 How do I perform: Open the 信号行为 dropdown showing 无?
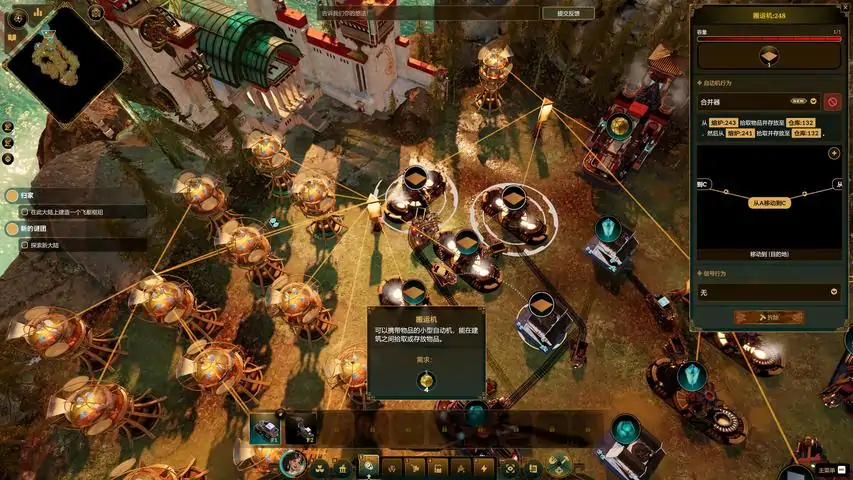point(768,292)
